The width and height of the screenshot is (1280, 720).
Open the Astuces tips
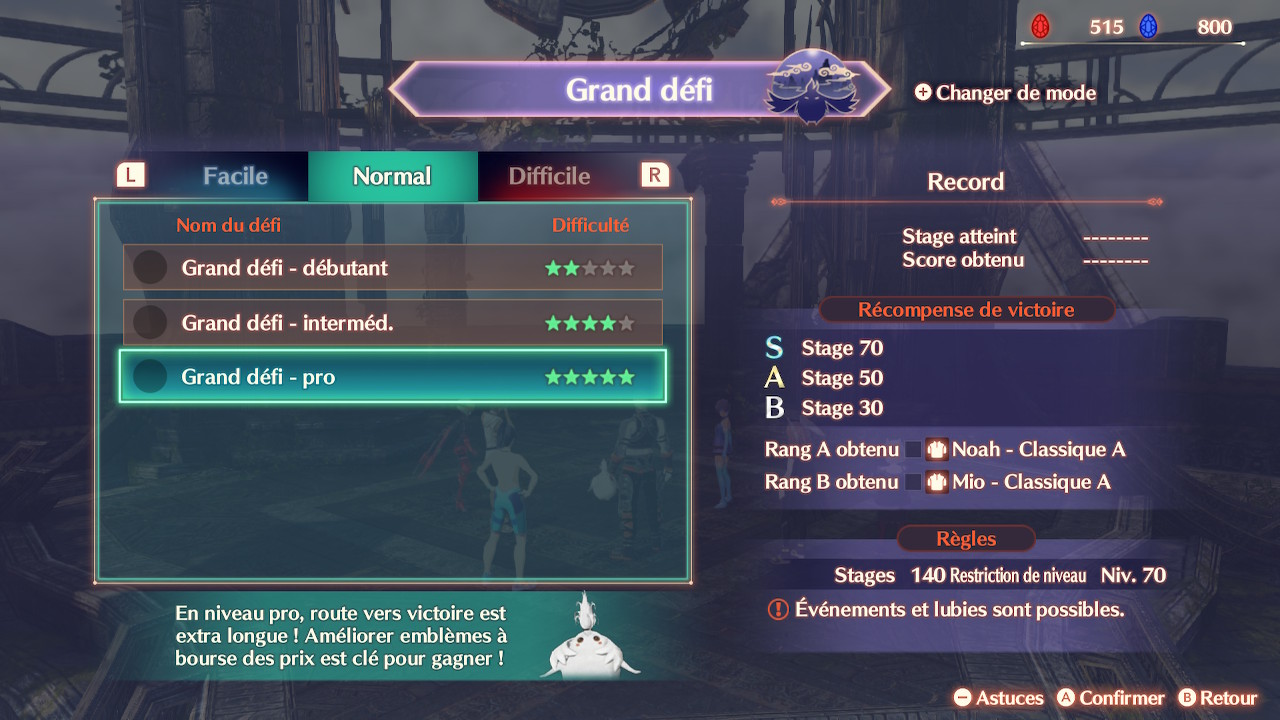pyautogui.click(x=998, y=698)
